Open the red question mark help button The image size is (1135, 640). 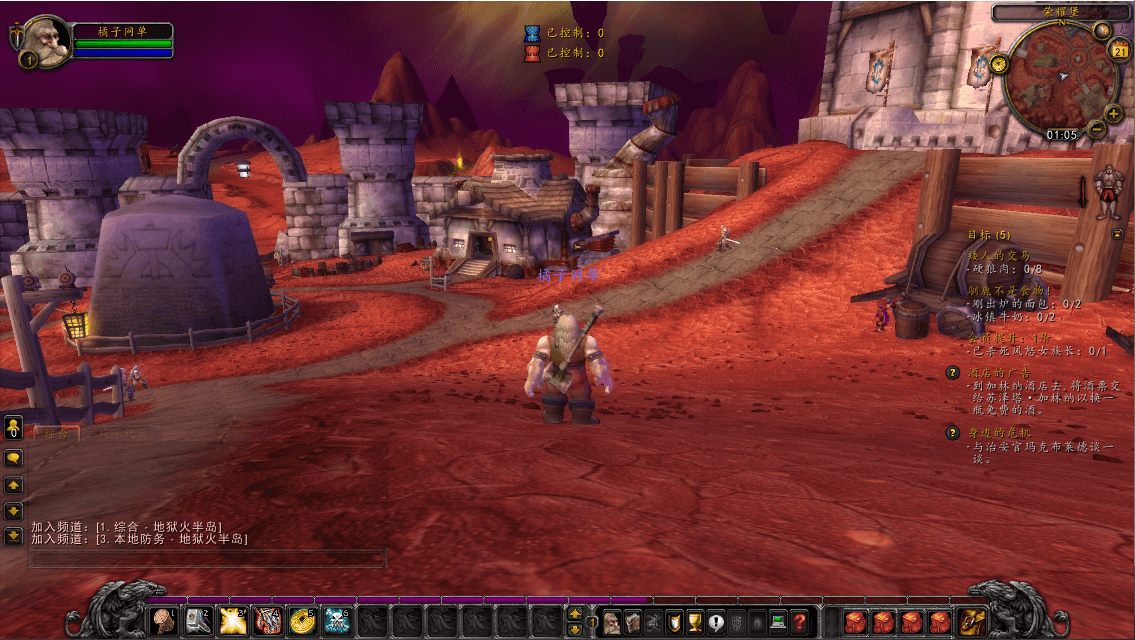799,622
